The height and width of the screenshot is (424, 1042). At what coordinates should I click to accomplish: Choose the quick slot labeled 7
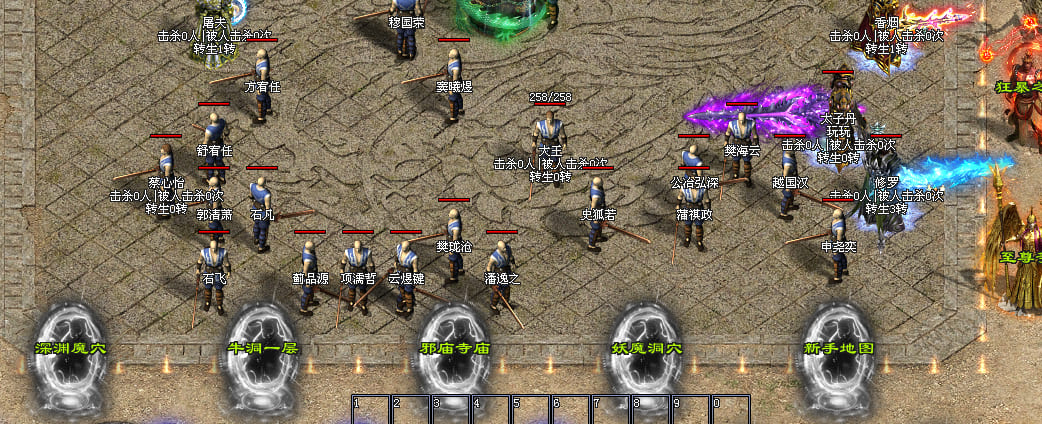point(611,410)
